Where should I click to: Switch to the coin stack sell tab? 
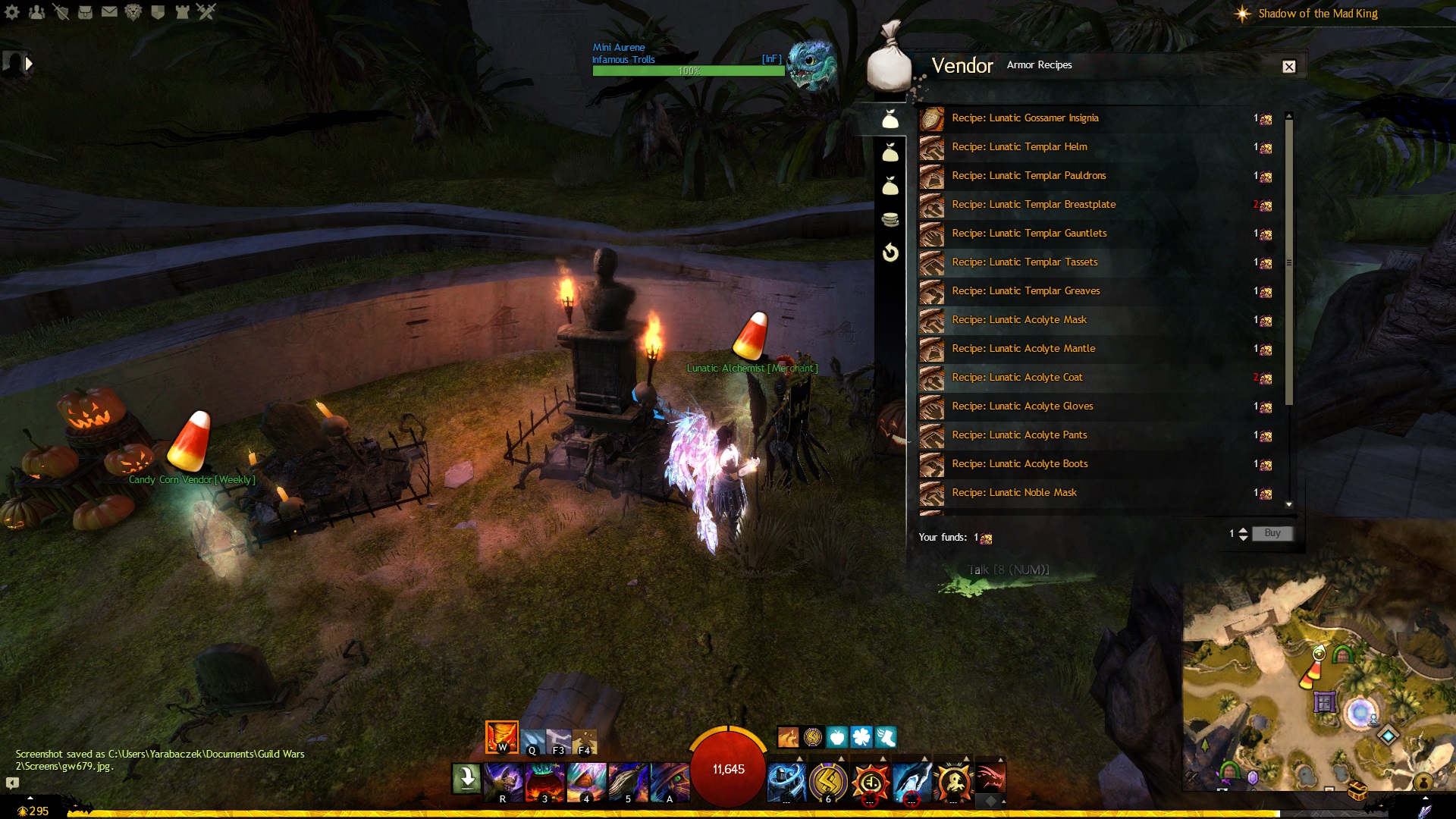[890, 220]
